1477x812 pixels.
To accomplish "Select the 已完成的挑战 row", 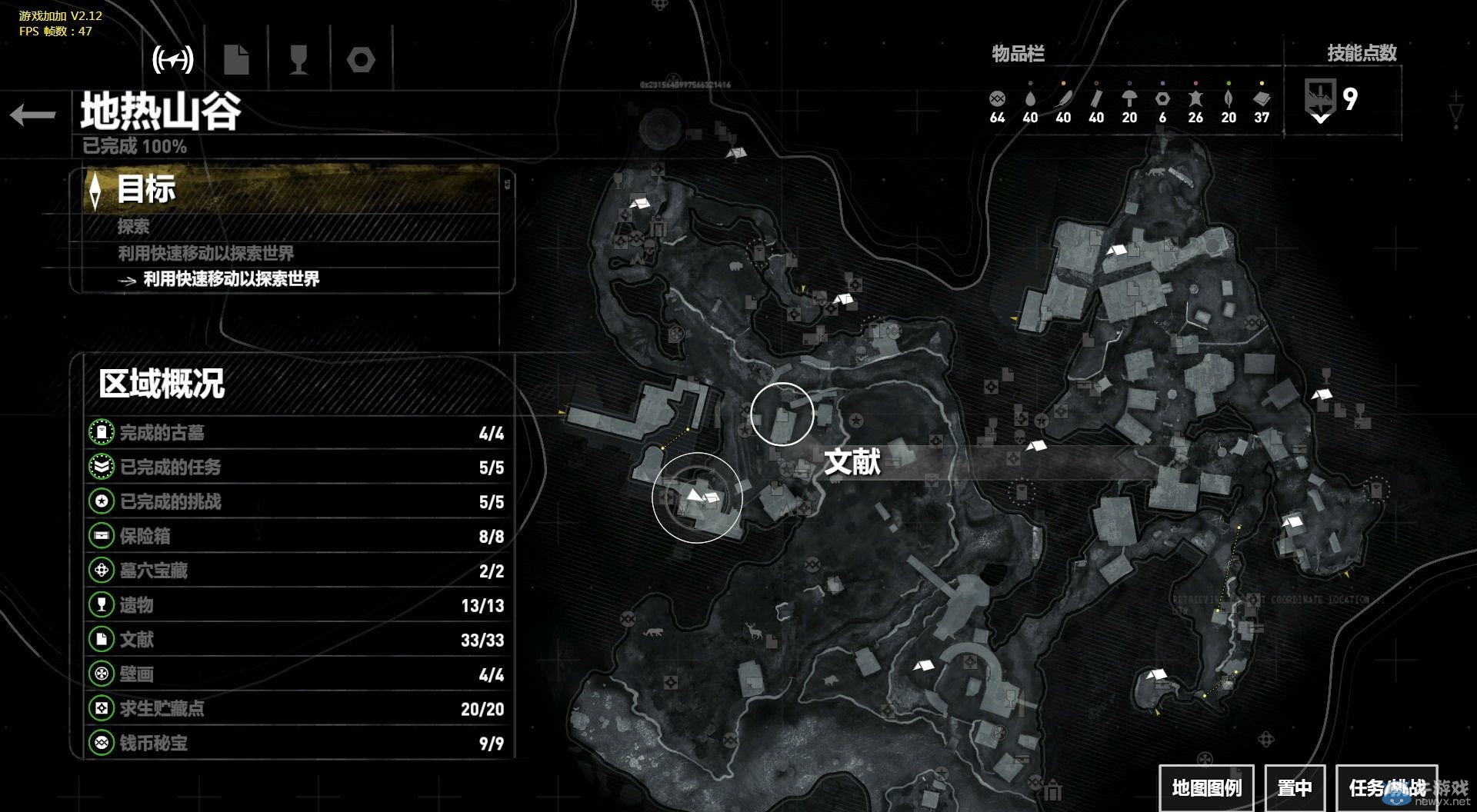I will point(297,502).
